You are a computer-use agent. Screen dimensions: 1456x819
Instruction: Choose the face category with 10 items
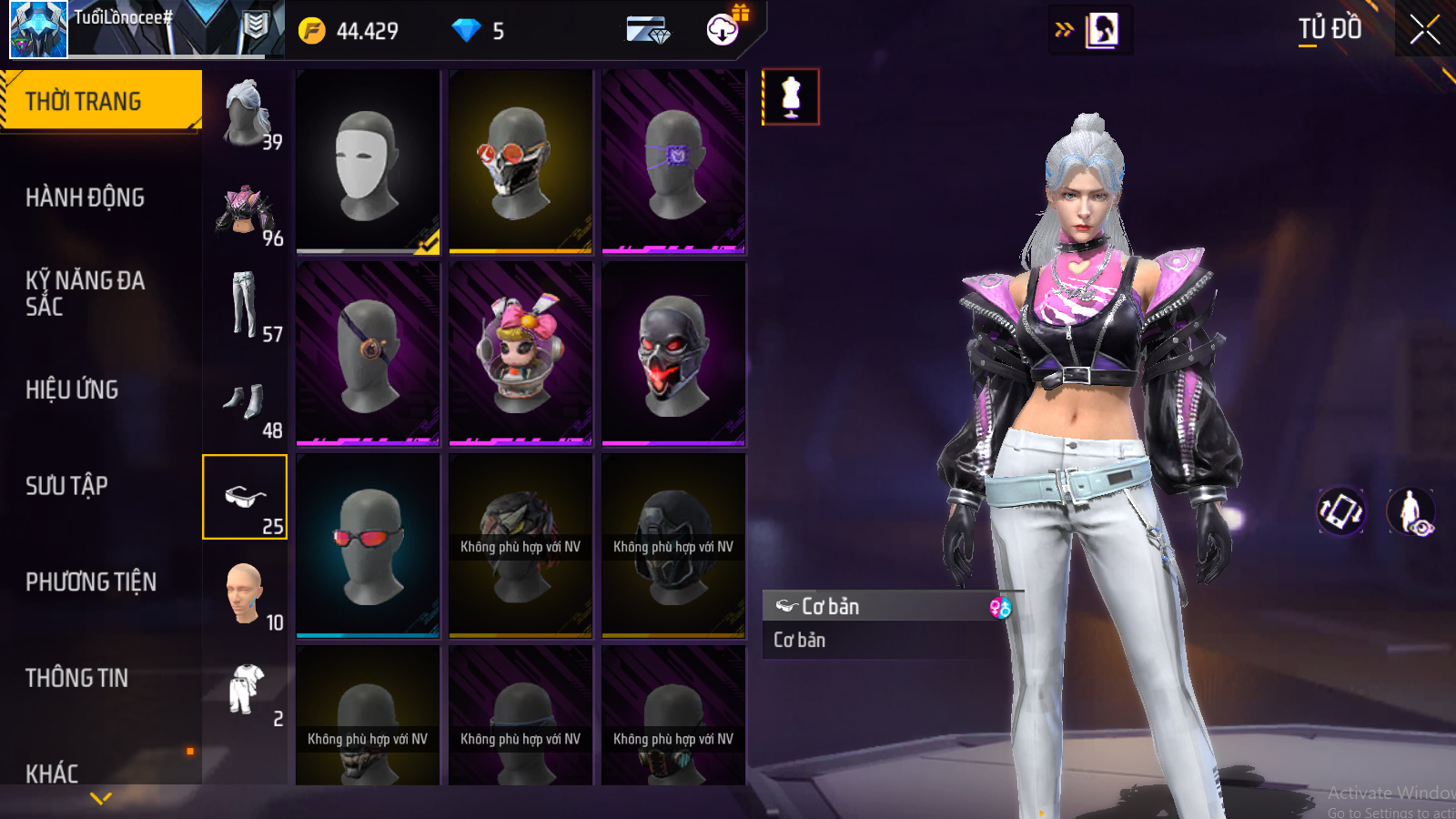[244, 594]
